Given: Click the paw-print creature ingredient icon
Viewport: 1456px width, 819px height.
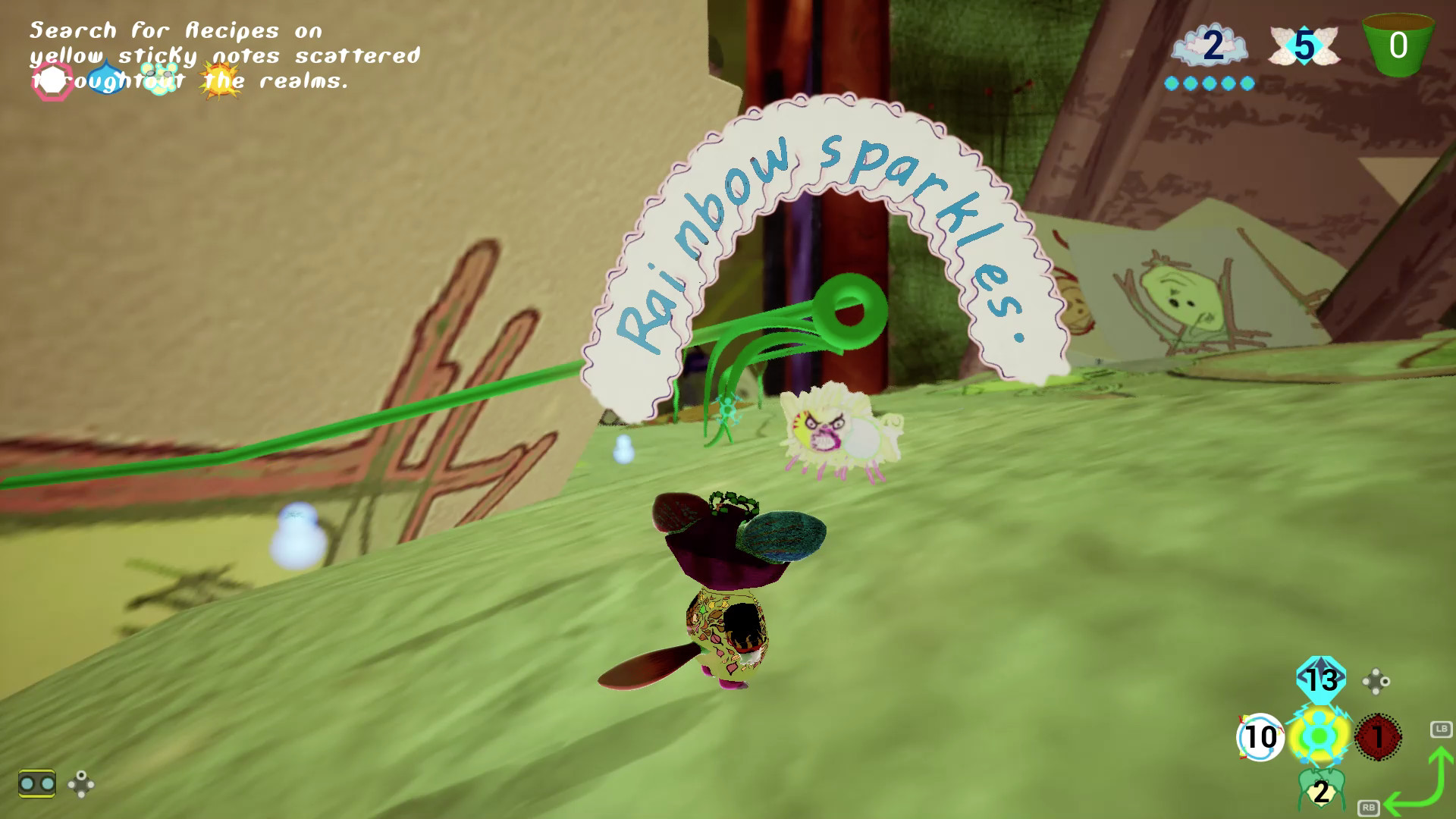Looking at the screenshot, I should pyautogui.click(x=159, y=78).
